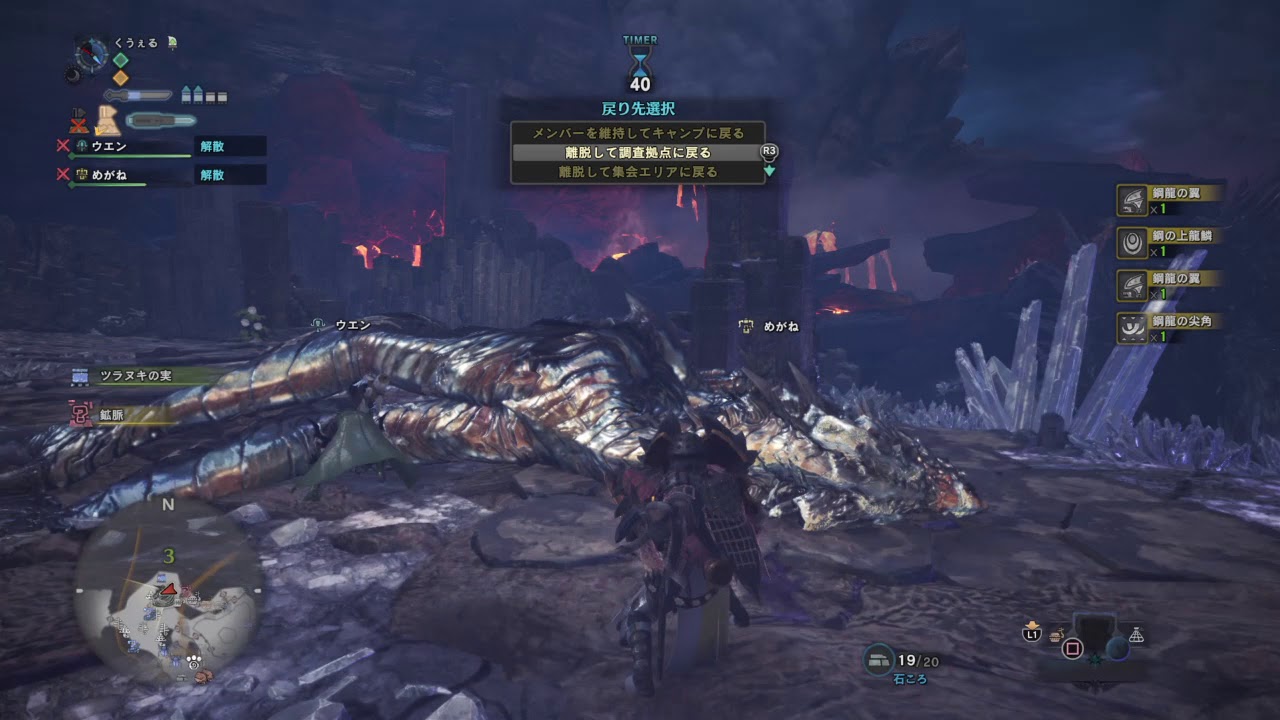
Task: Select party member めがね row
Action: pyautogui.click(x=130, y=175)
